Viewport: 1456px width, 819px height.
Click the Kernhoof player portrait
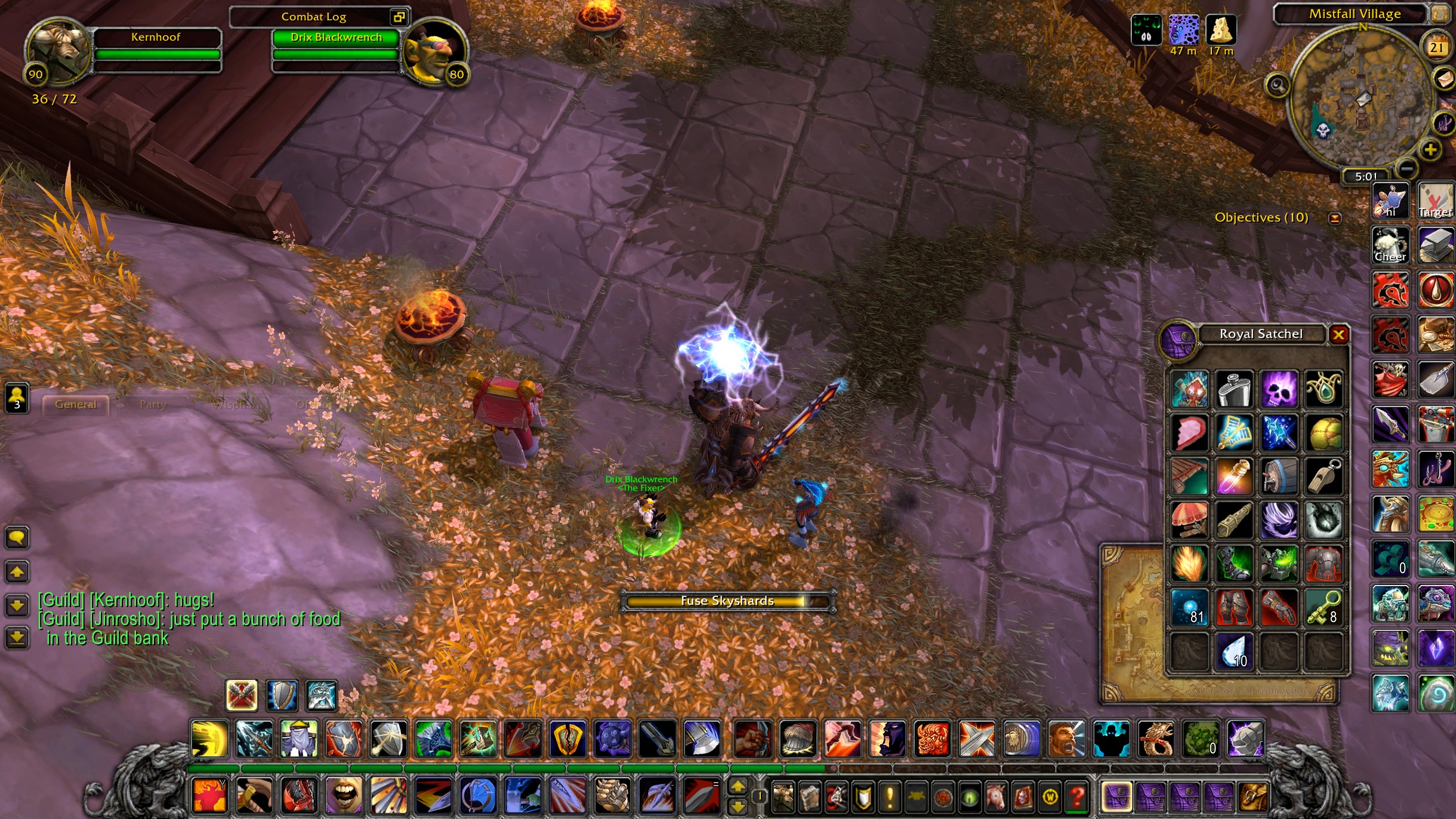[x=58, y=51]
